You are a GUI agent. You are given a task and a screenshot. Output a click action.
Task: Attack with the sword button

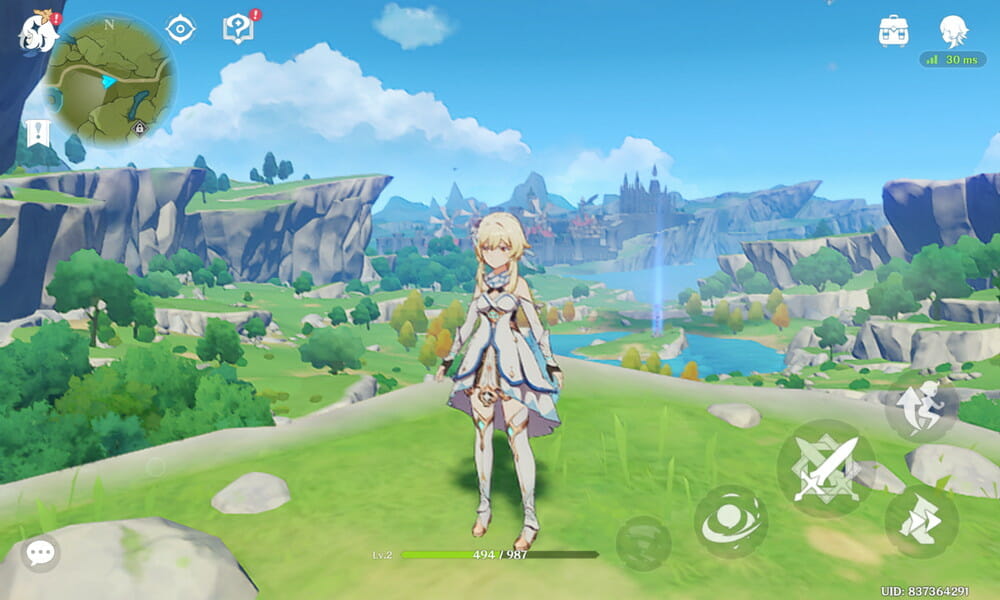825,468
